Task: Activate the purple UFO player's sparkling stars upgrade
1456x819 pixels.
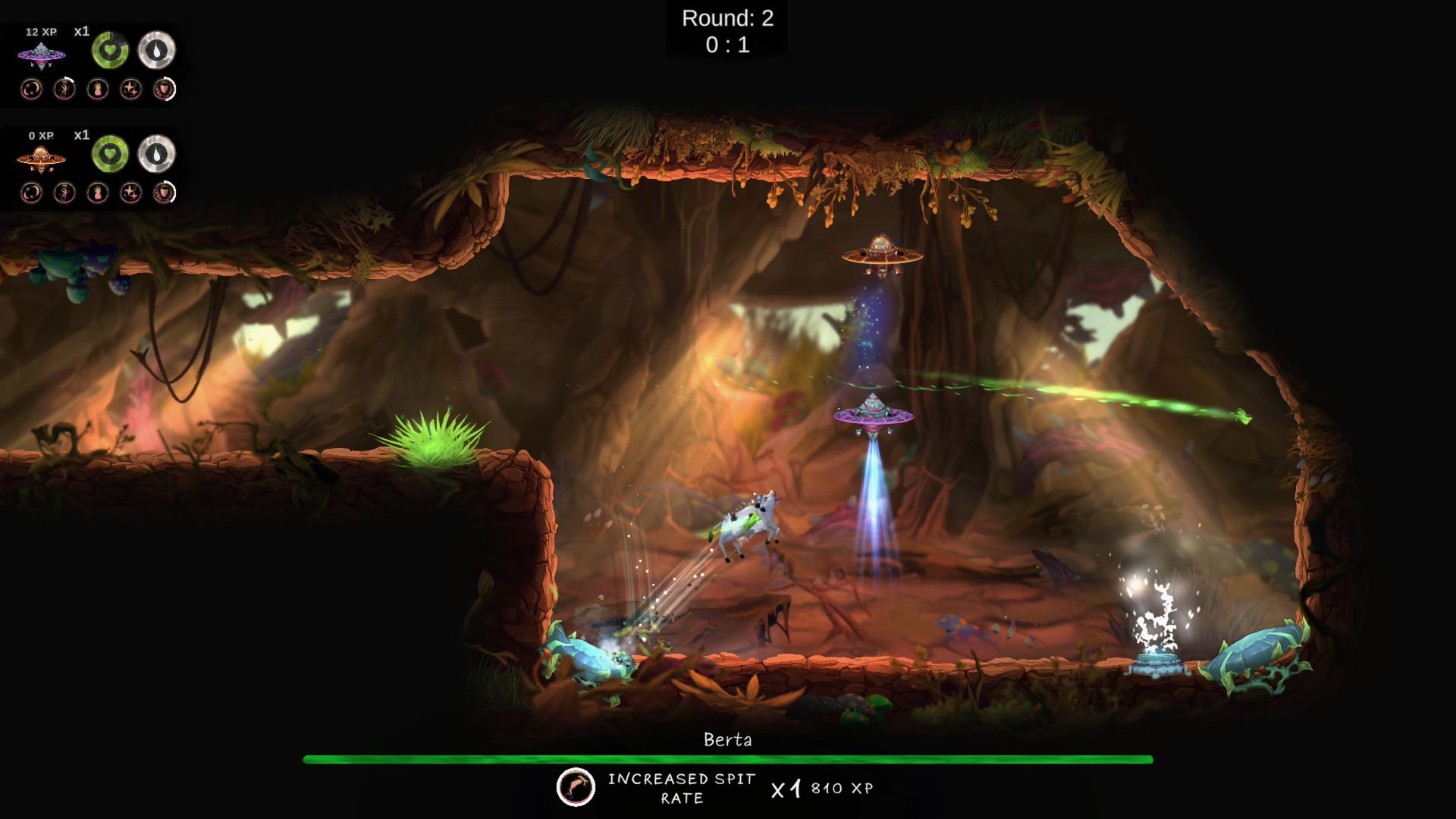Action: coord(130,89)
